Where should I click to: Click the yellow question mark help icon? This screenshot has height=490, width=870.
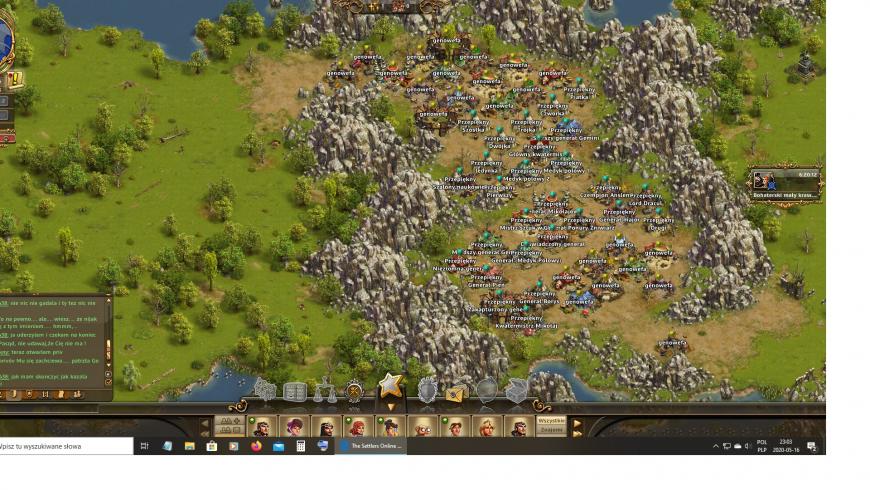[15, 80]
